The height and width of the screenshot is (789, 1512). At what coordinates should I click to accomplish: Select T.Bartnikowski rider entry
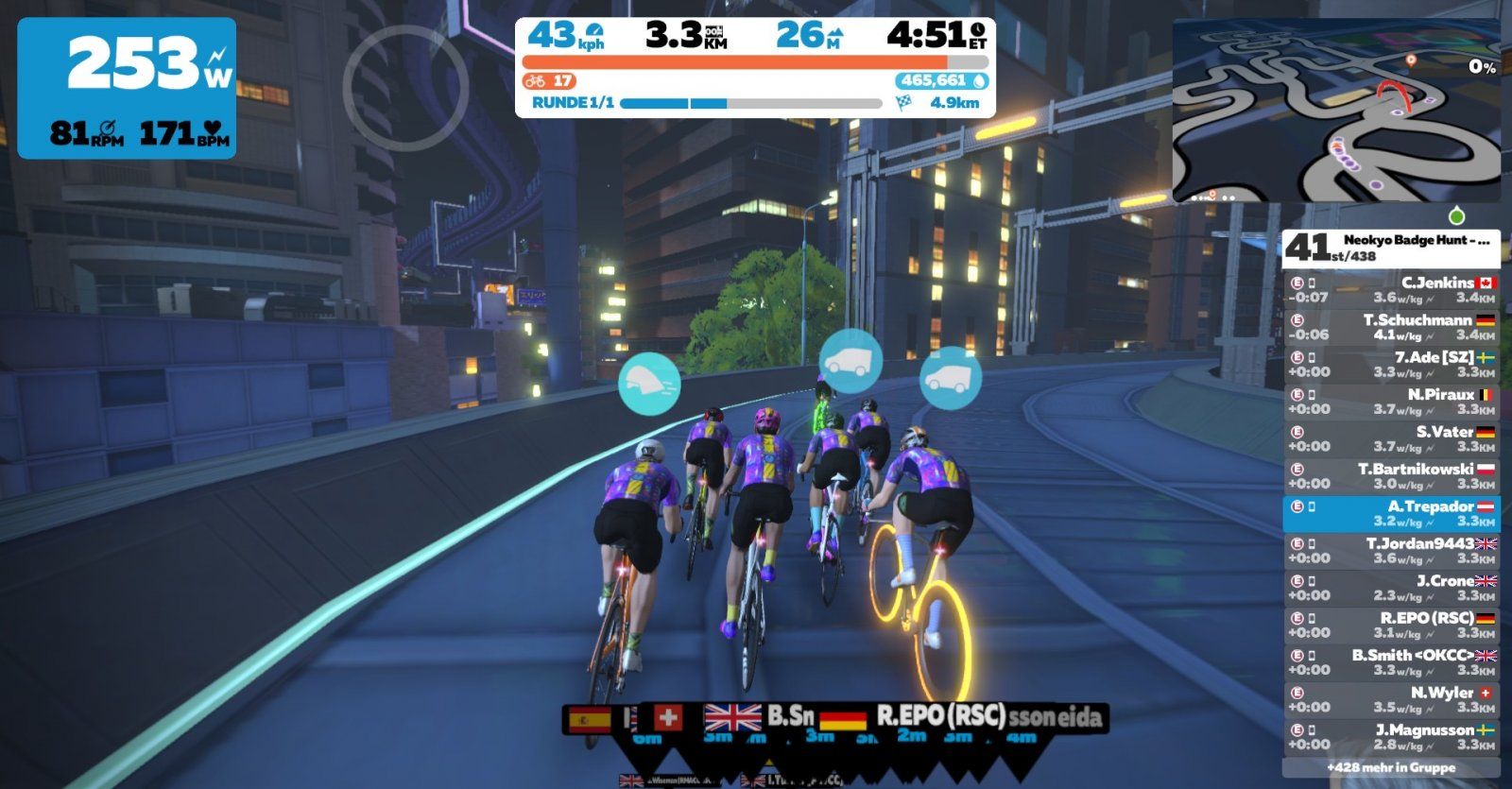click(1390, 476)
